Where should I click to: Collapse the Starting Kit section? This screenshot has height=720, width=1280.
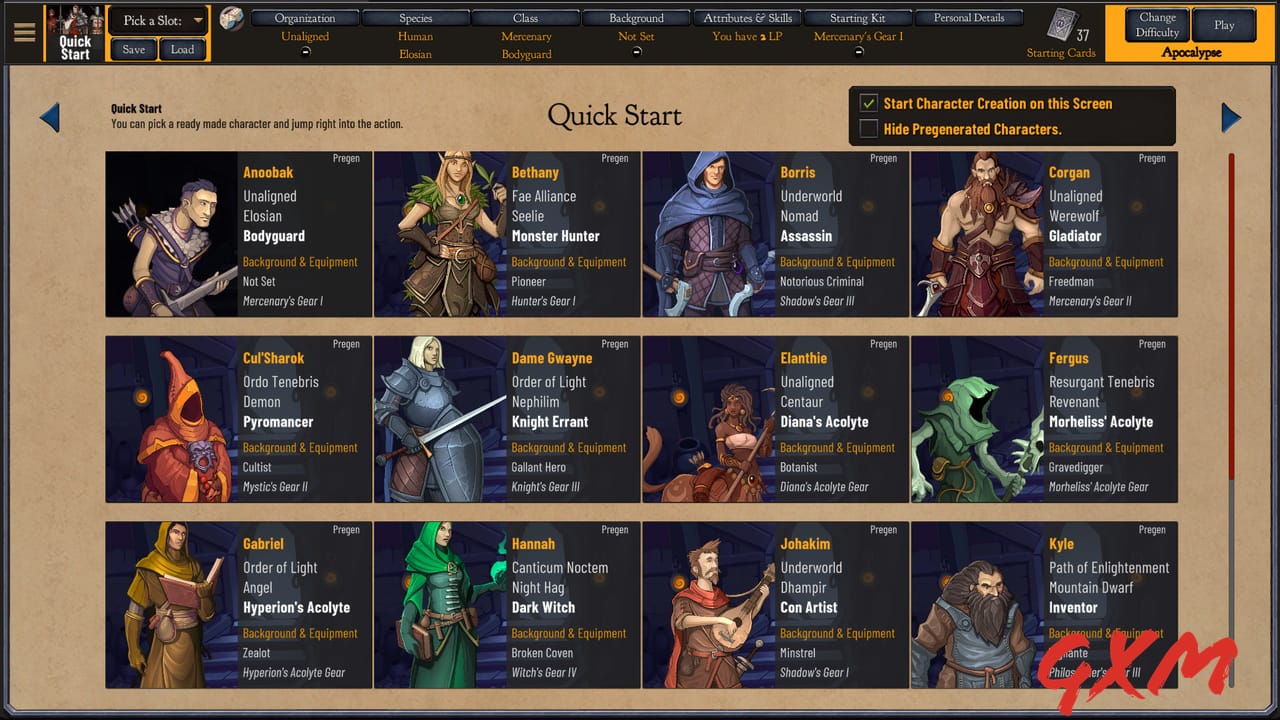pos(858,52)
